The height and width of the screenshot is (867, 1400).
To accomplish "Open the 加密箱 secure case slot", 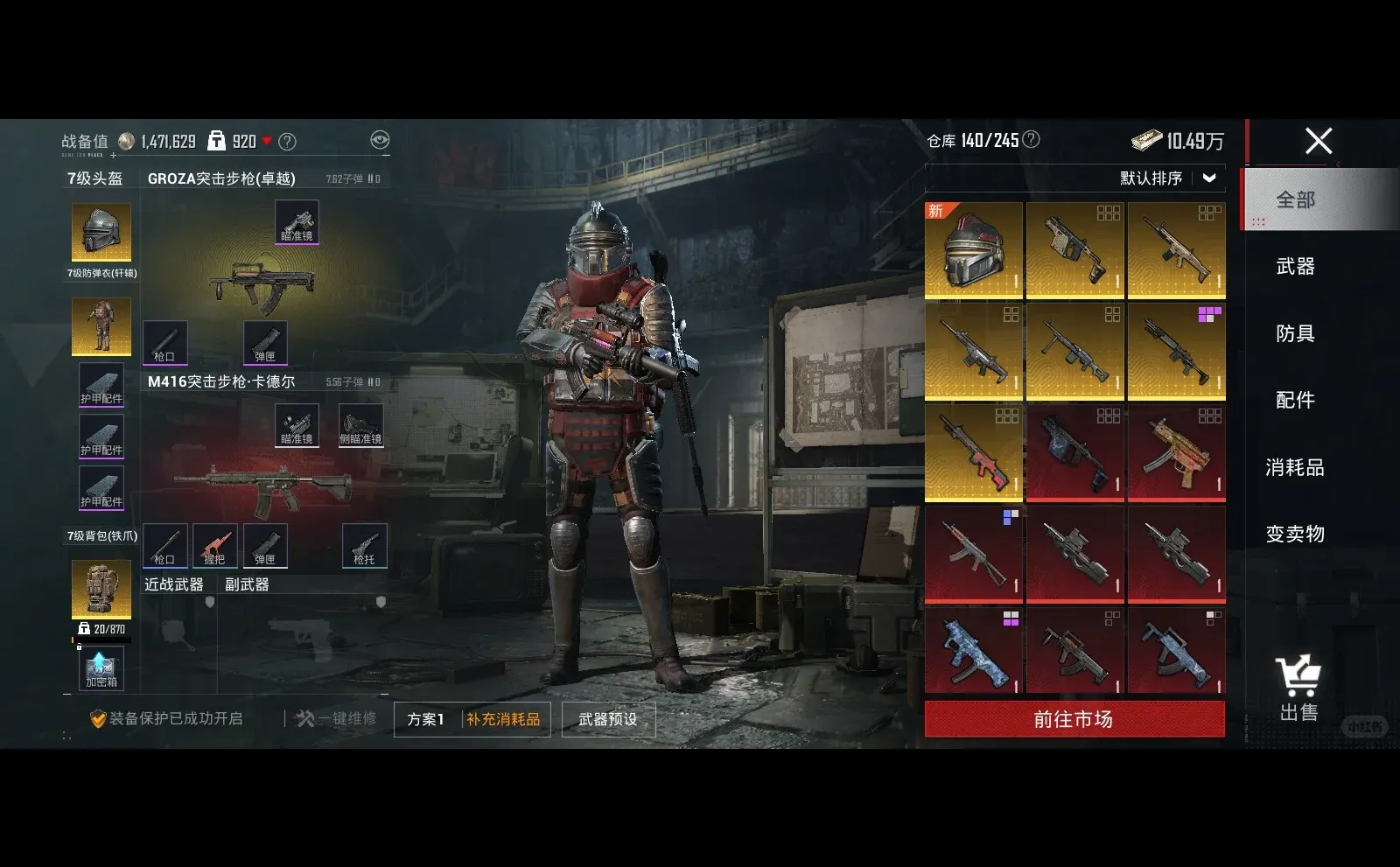I will [101, 669].
